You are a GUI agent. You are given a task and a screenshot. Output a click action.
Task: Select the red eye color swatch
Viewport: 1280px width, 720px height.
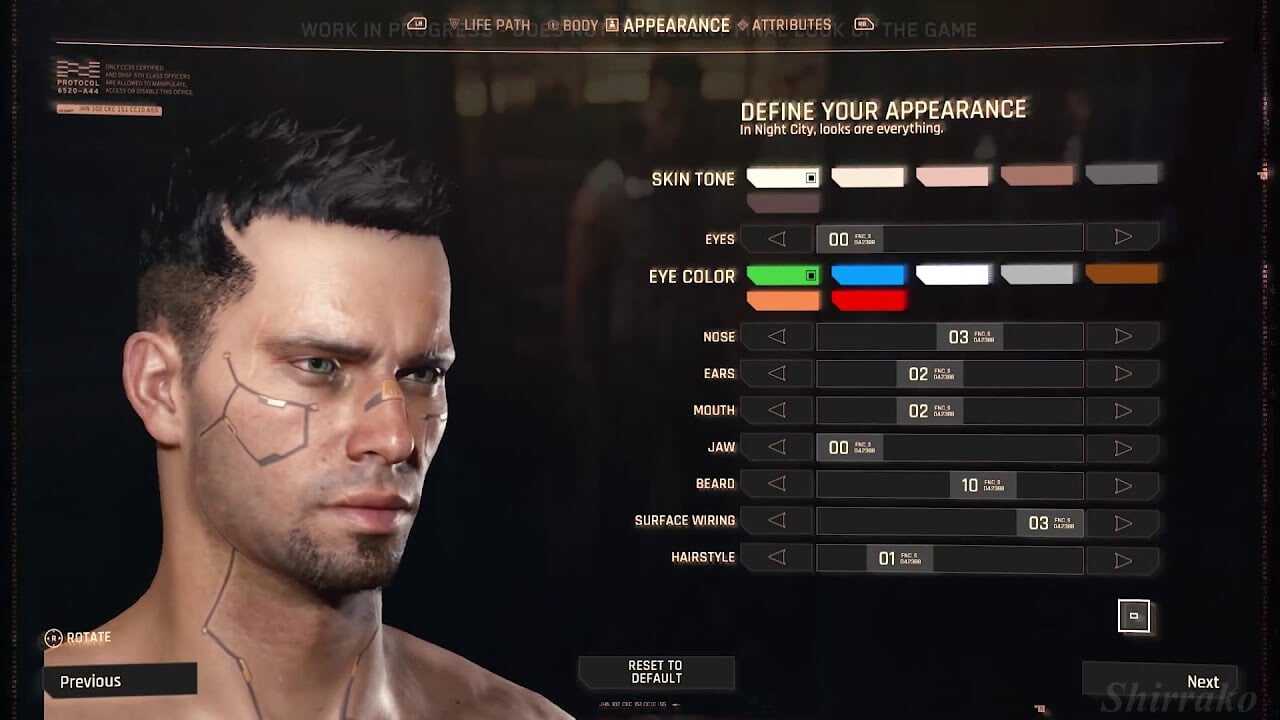(868, 300)
